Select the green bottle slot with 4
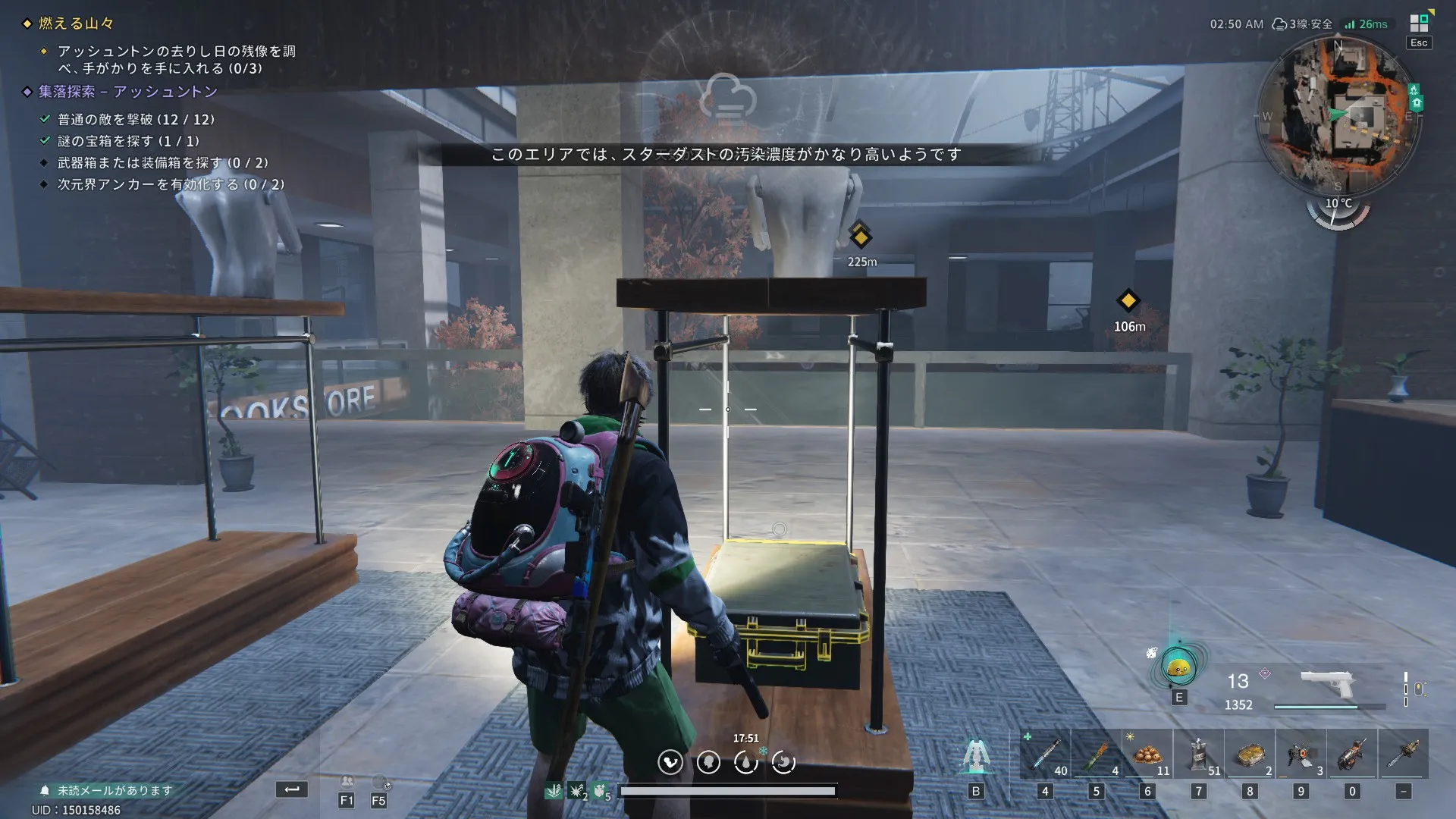 click(x=1097, y=755)
